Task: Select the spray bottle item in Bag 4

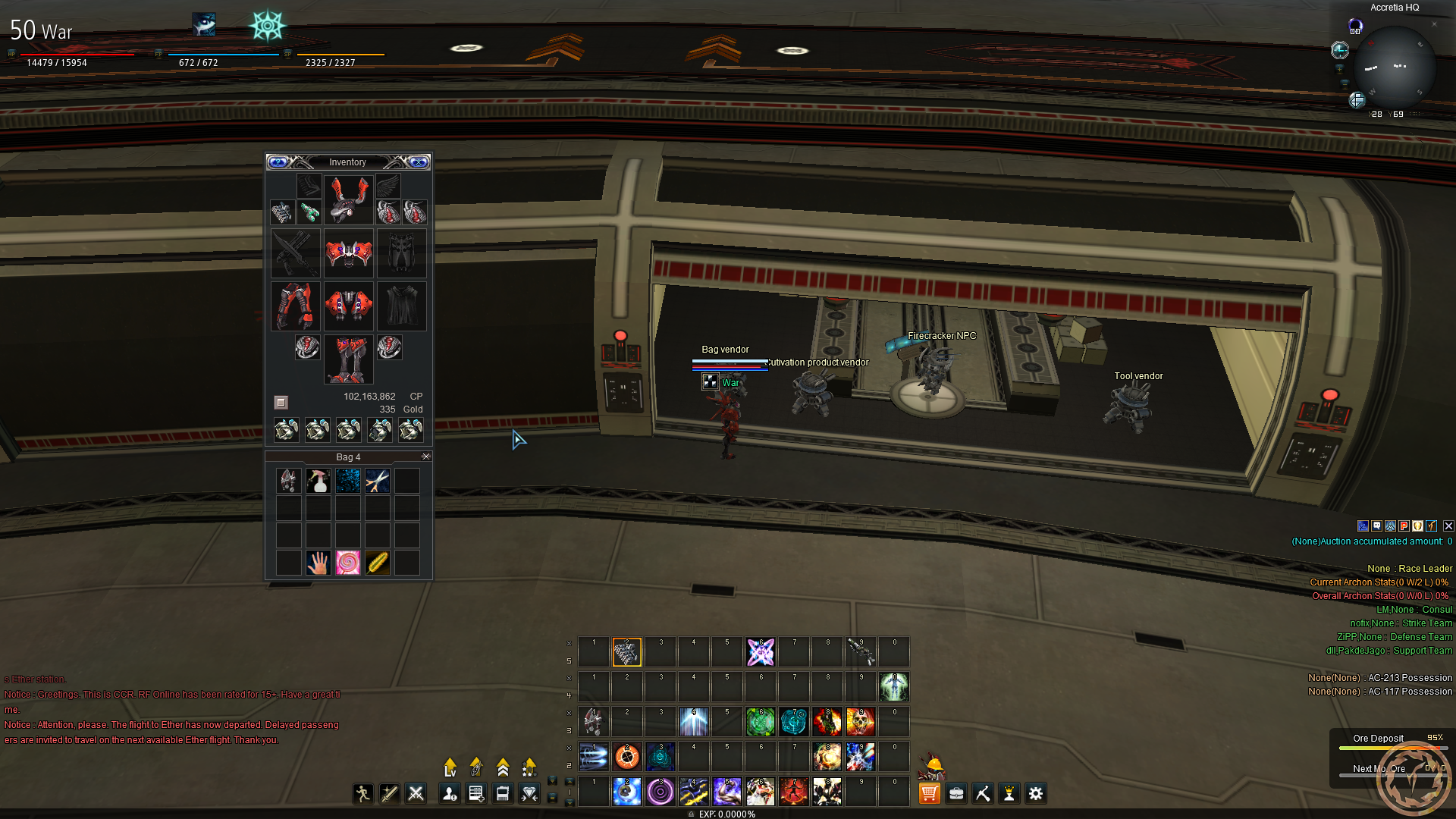Action: click(318, 481)
